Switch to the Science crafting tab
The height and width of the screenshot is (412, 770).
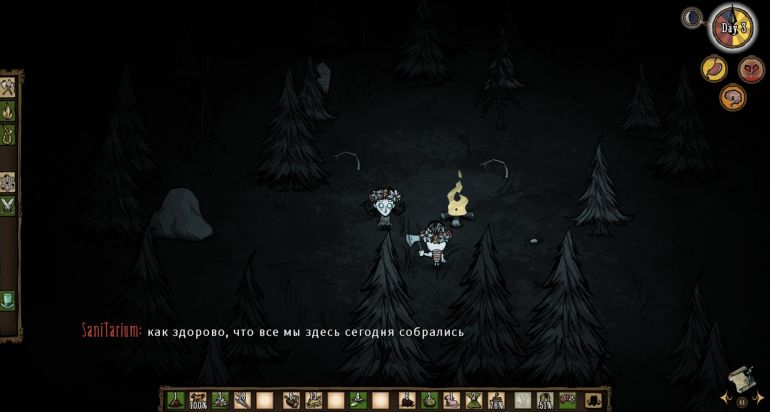click(7, 182)
